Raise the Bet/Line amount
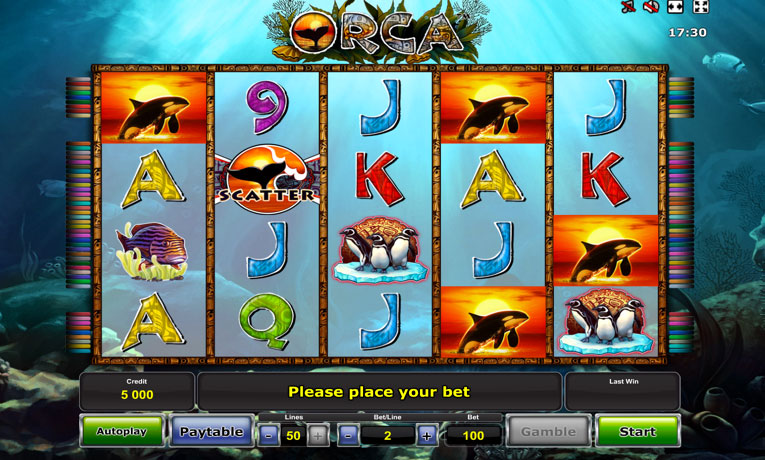The width and height of the screenshot is (765, 460). point(427,436)
